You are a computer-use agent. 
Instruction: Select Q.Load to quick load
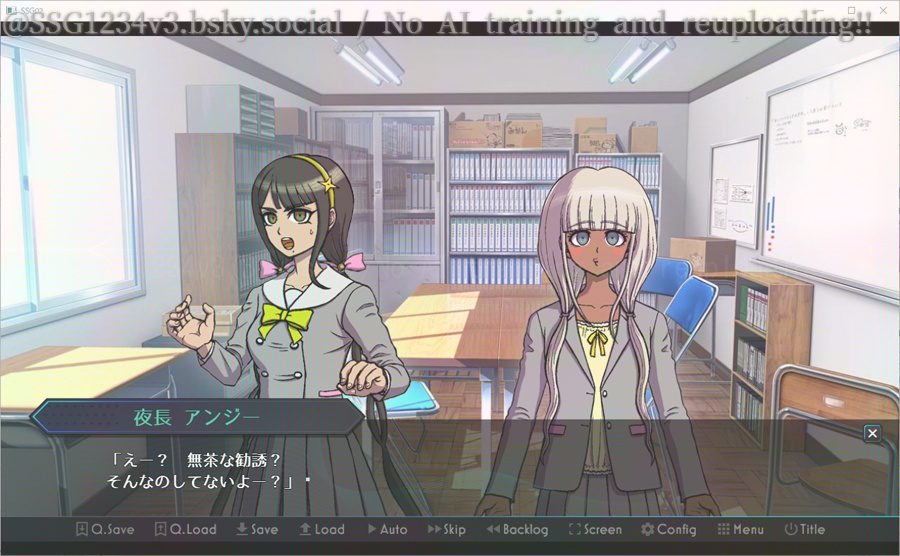click(x=185, y=530)
